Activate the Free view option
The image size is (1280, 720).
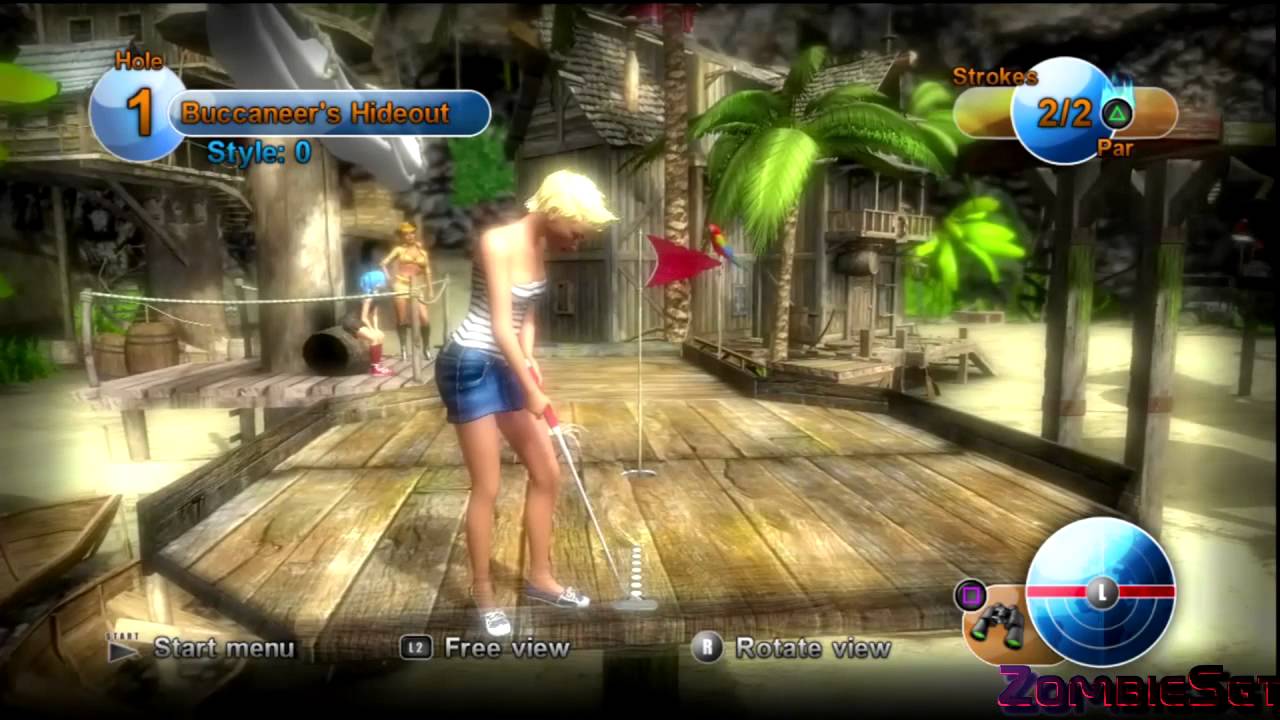point(506,648)
